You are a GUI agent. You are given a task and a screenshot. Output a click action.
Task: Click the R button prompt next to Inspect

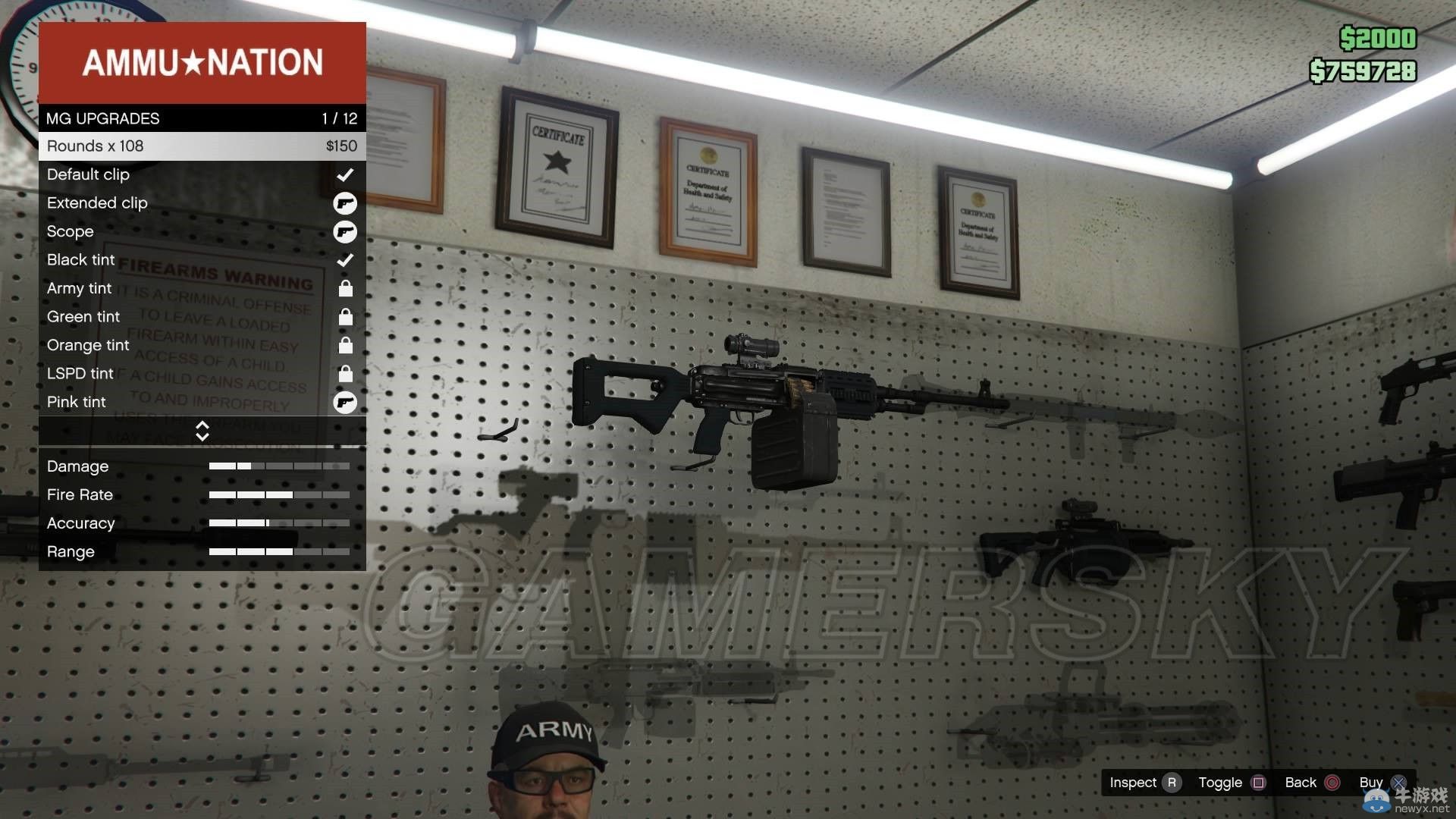point(1172,782)
